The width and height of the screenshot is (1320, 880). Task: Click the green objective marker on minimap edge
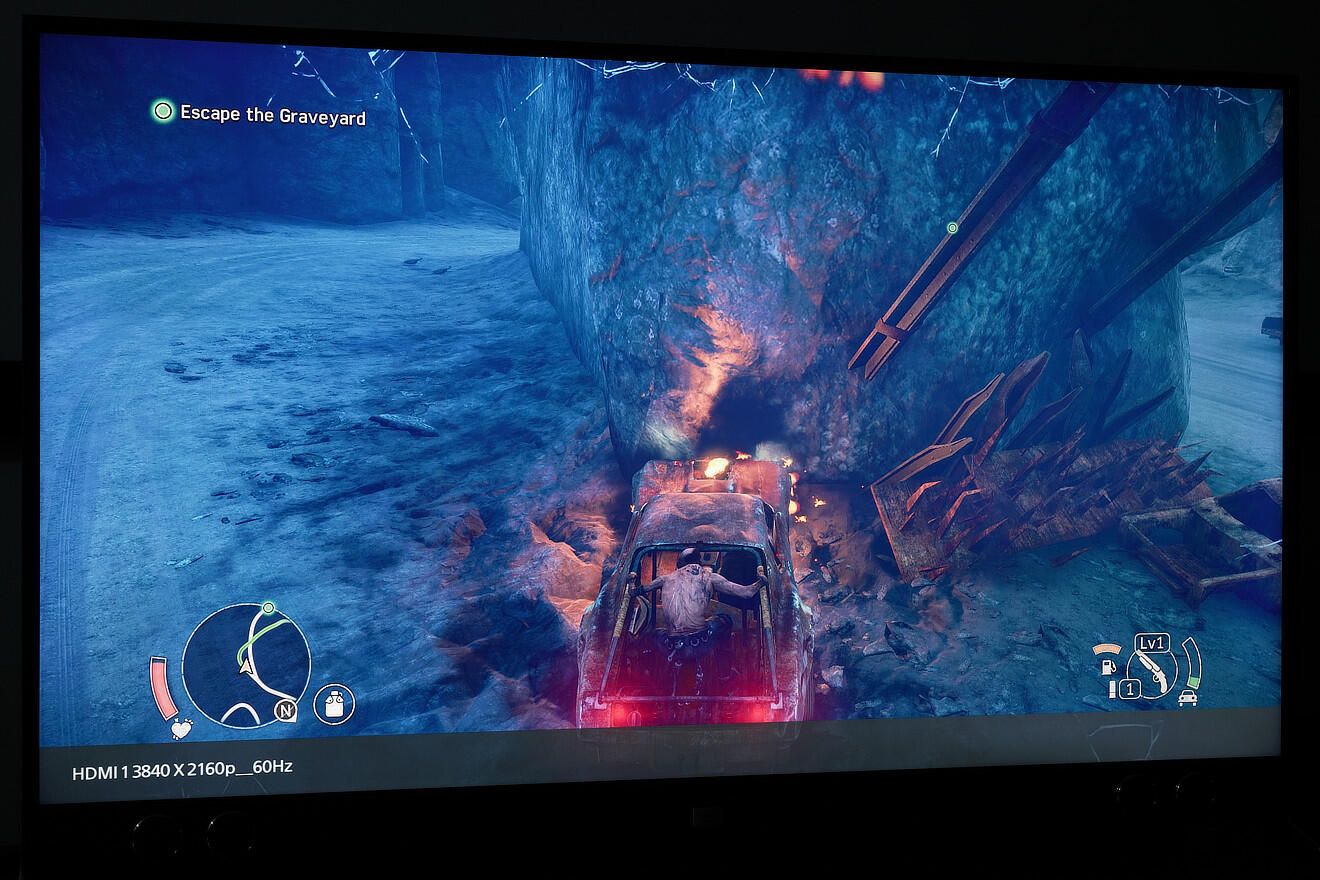tap(267, 607)
